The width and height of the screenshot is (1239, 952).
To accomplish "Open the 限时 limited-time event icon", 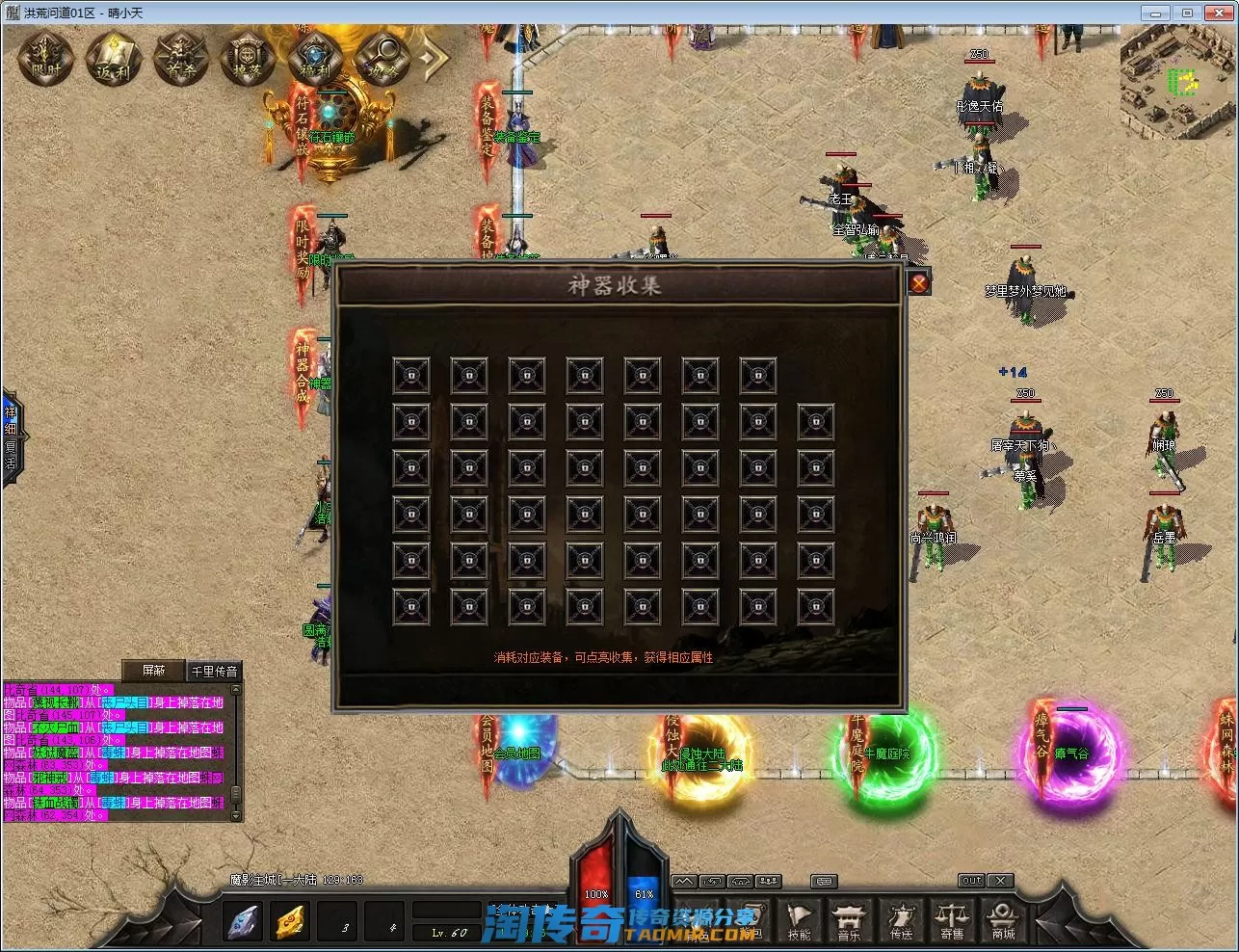I will (46, 58).
